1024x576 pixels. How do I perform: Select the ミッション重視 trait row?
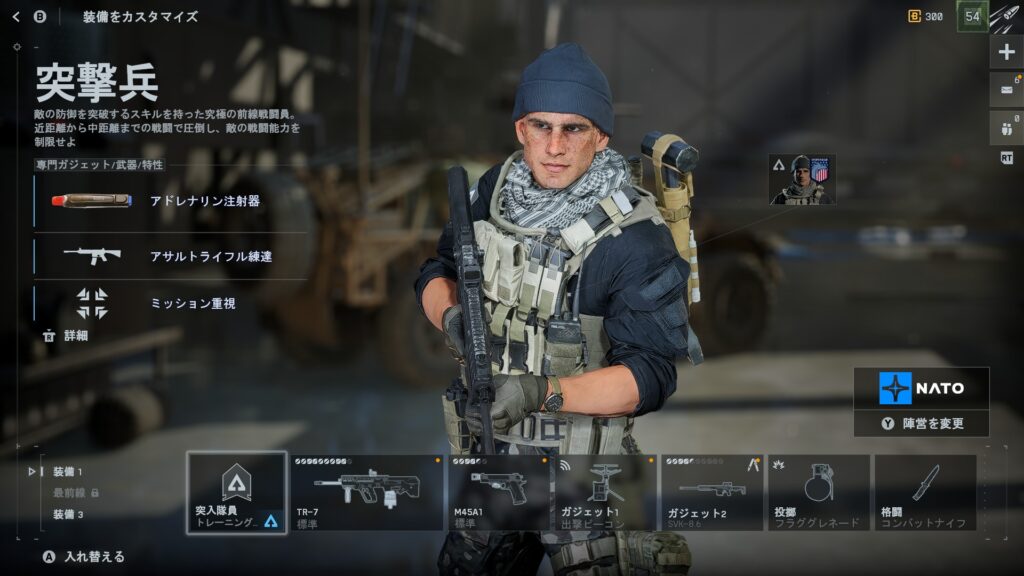170,303
